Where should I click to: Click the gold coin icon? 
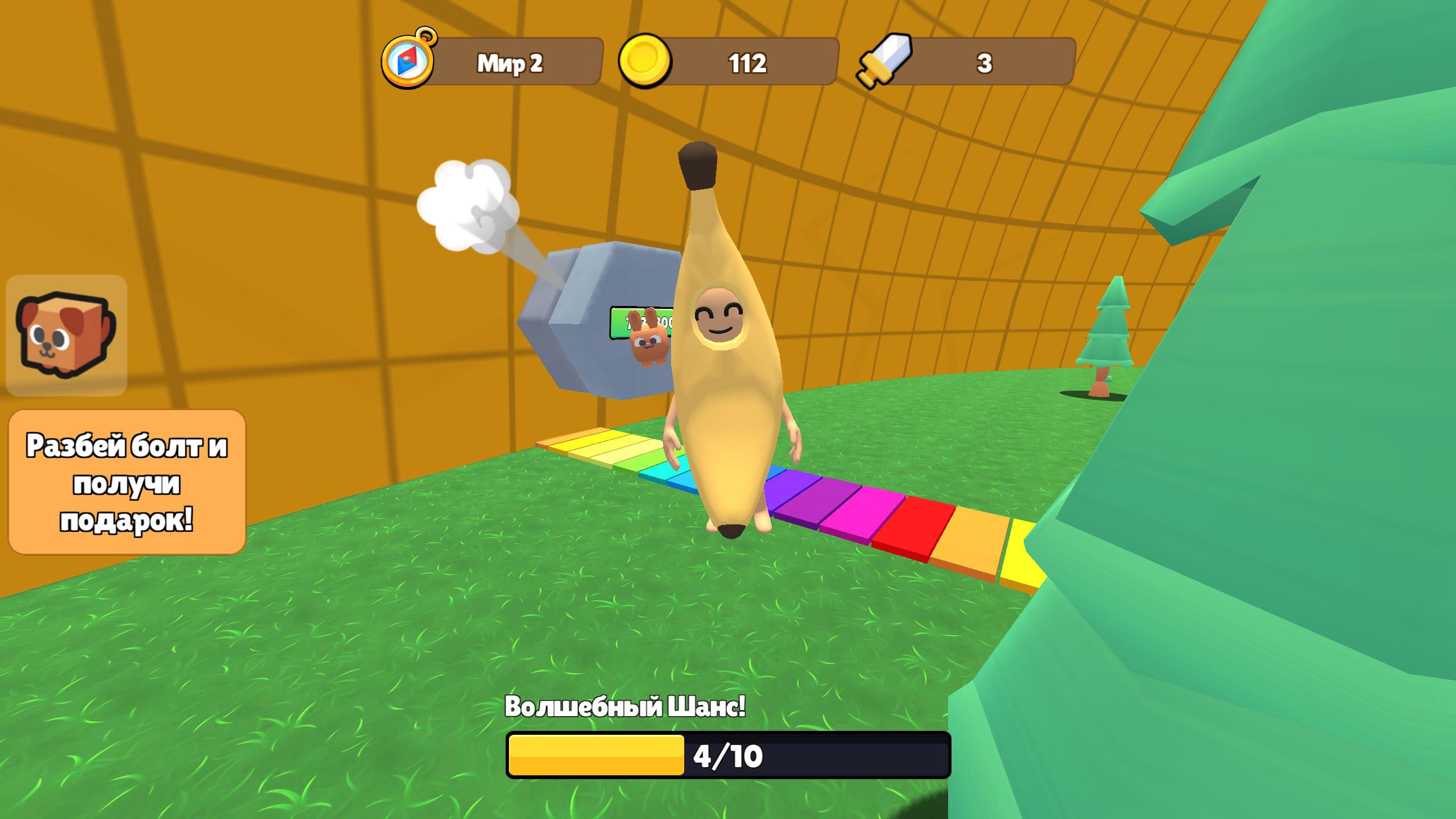pos(644,61)
